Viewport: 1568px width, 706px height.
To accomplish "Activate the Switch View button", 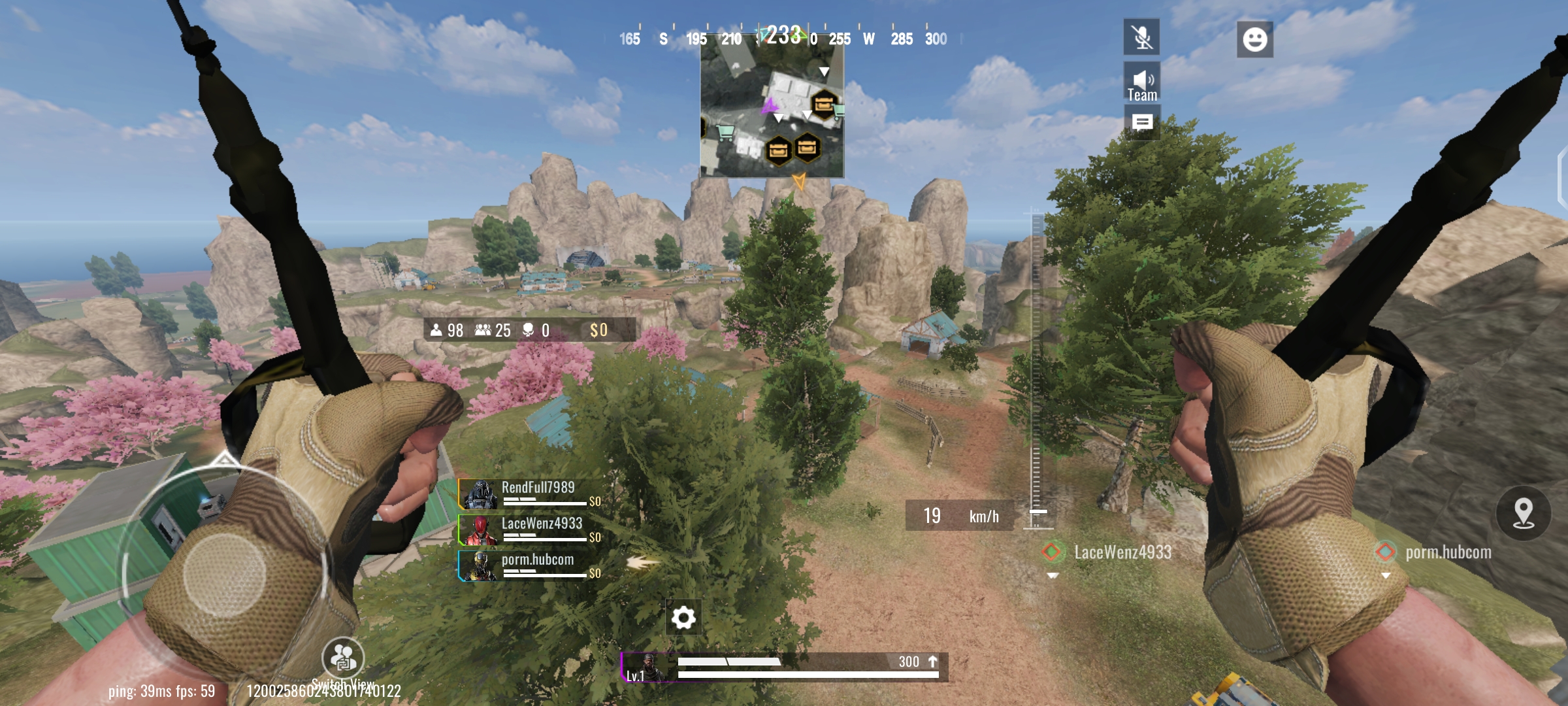I will click(x=342, y=658).
